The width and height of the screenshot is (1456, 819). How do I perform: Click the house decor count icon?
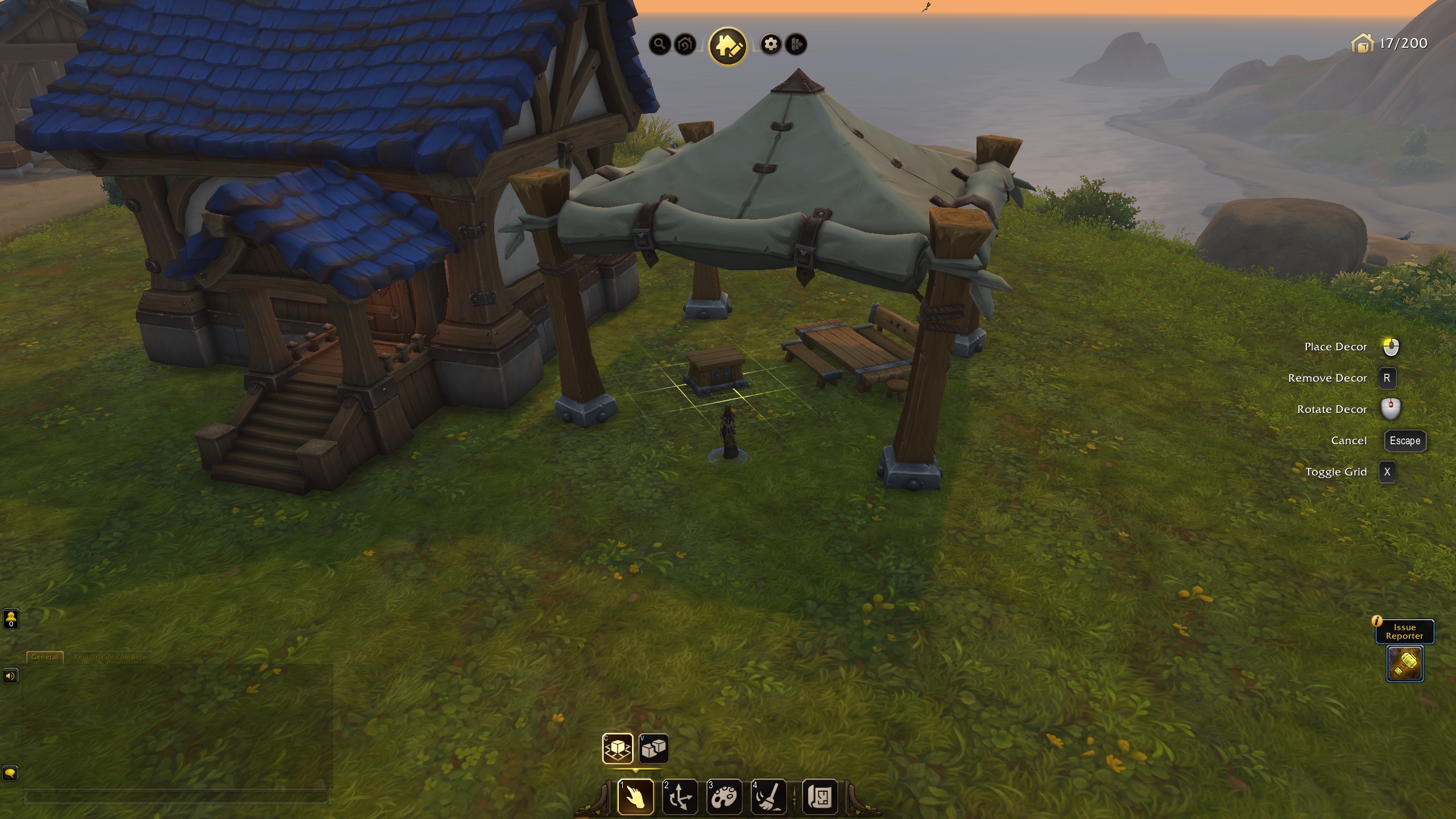(1362, 43)
